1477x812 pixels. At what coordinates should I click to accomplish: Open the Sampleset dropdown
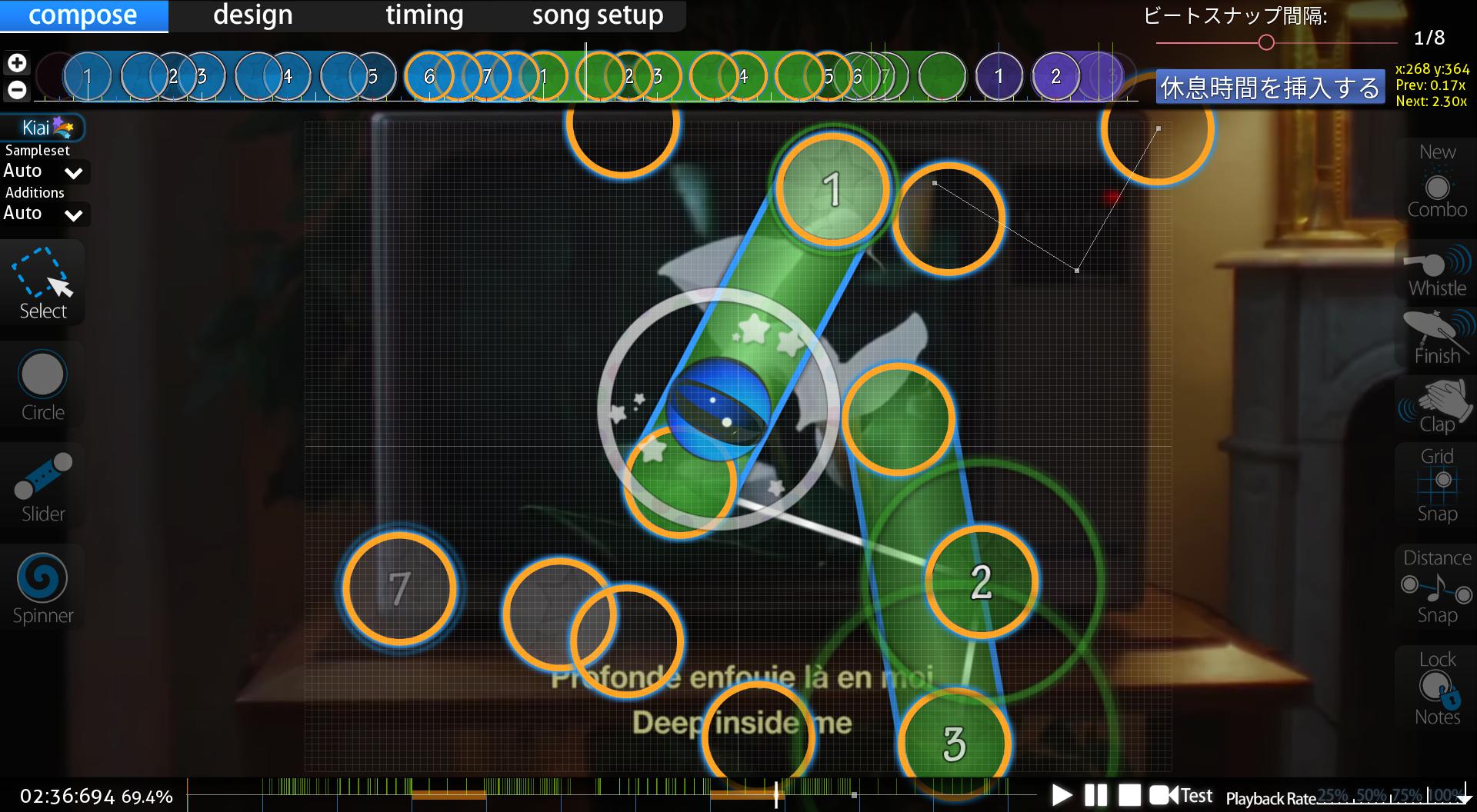(x=45, y=171)
